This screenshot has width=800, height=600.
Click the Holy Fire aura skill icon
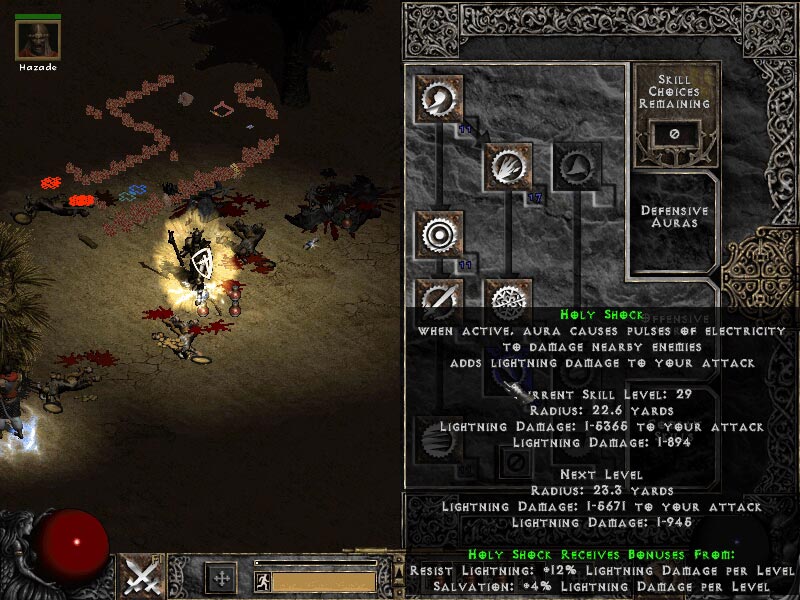[508, 166]
